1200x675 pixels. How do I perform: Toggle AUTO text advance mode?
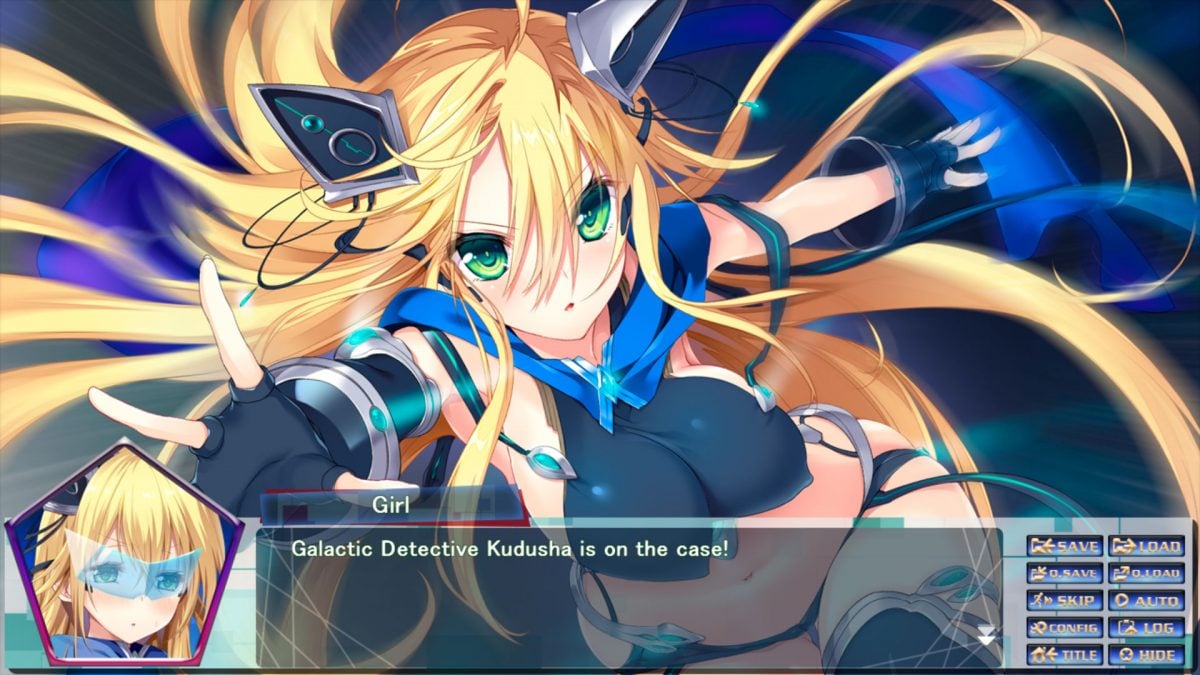[1146, 601]
